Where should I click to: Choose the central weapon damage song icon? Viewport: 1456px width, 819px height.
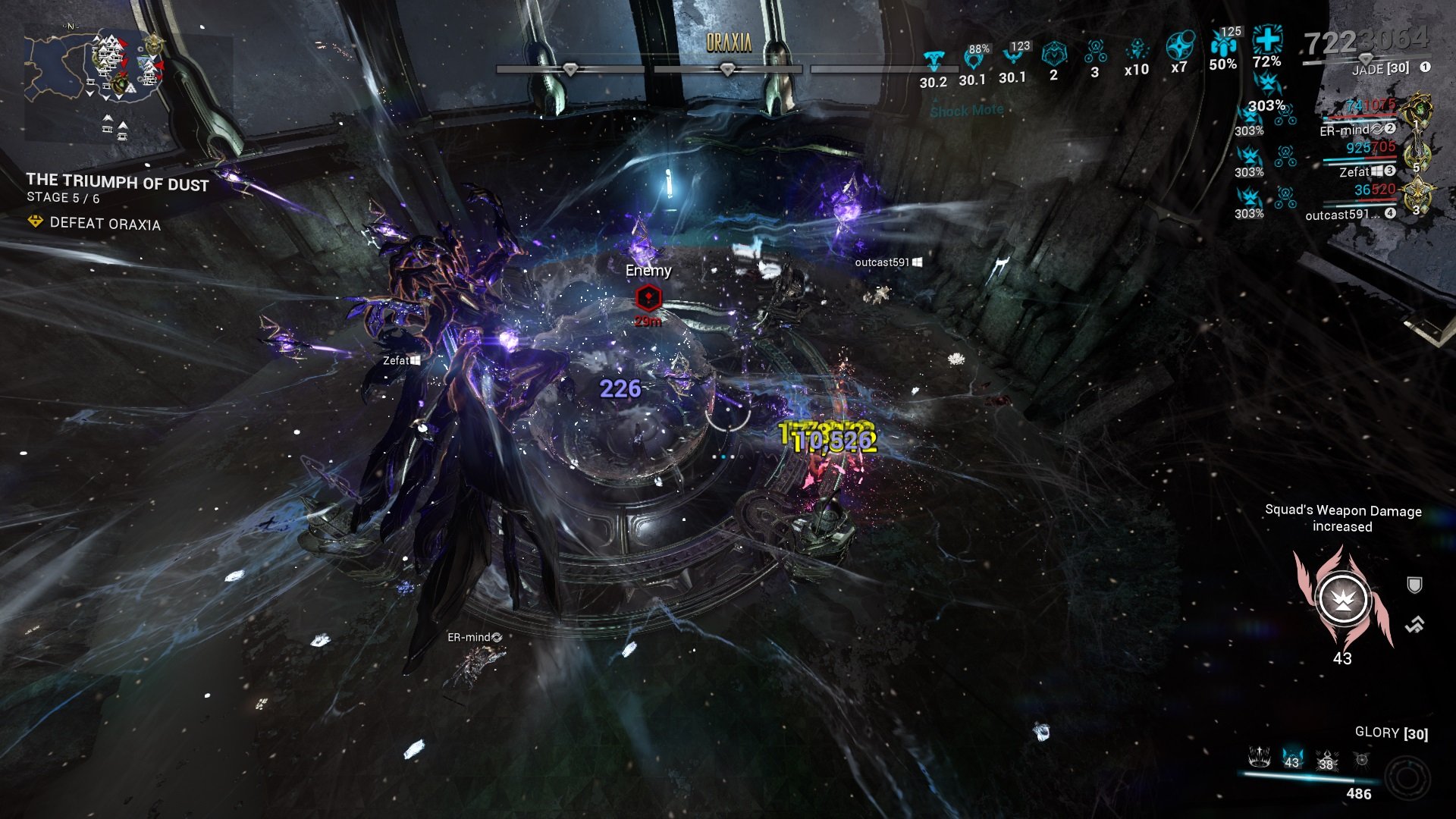click(x=1342, y=600)
